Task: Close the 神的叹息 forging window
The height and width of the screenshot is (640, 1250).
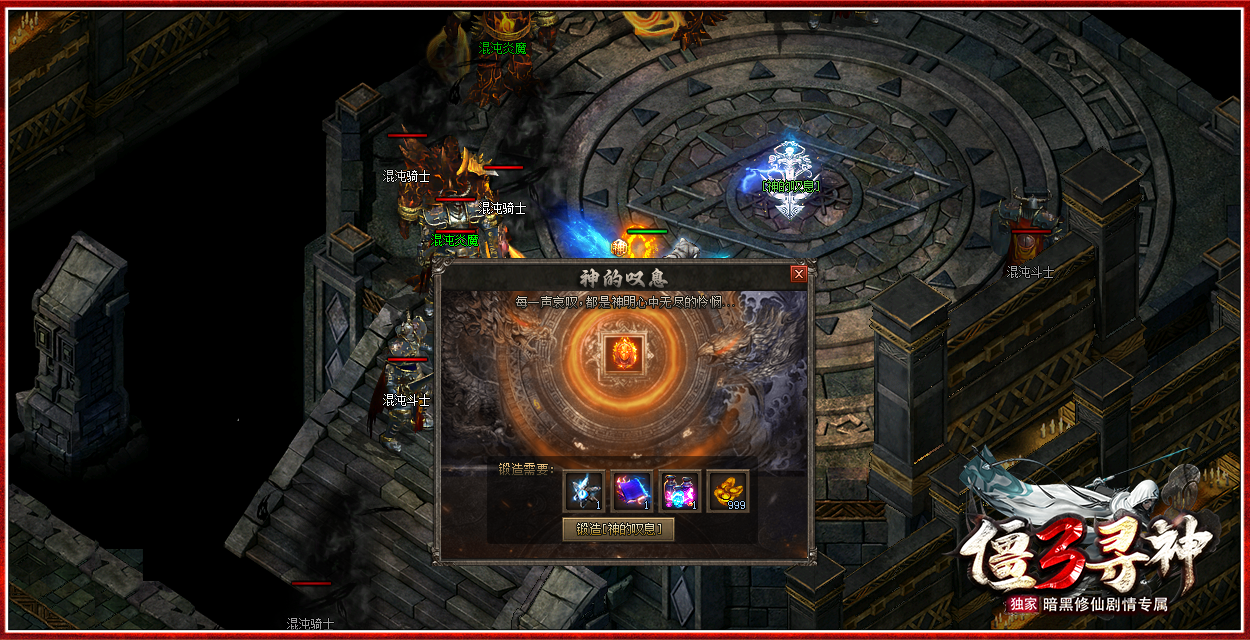Action: pyautogui.click(x=798, y=274)
